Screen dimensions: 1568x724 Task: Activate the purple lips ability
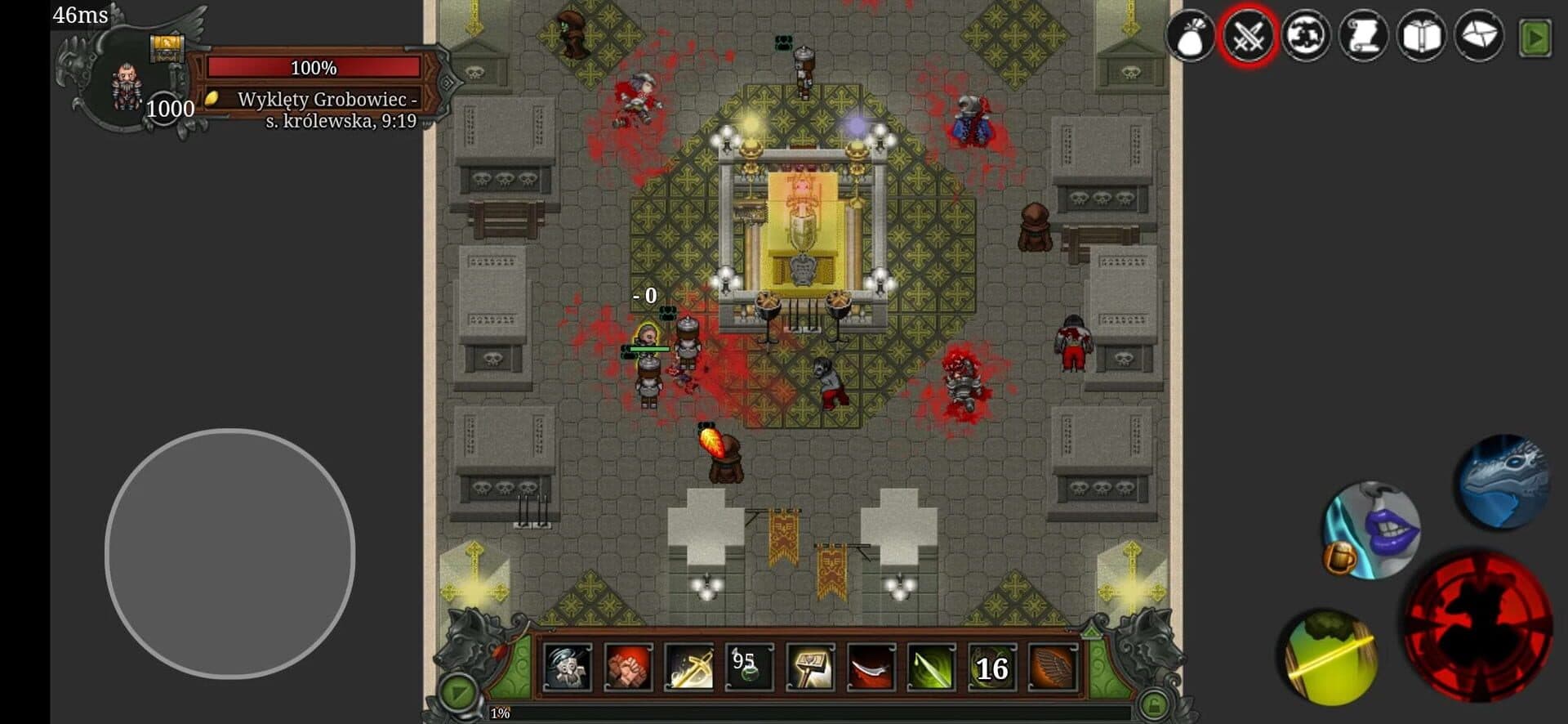pos(1374,530)
